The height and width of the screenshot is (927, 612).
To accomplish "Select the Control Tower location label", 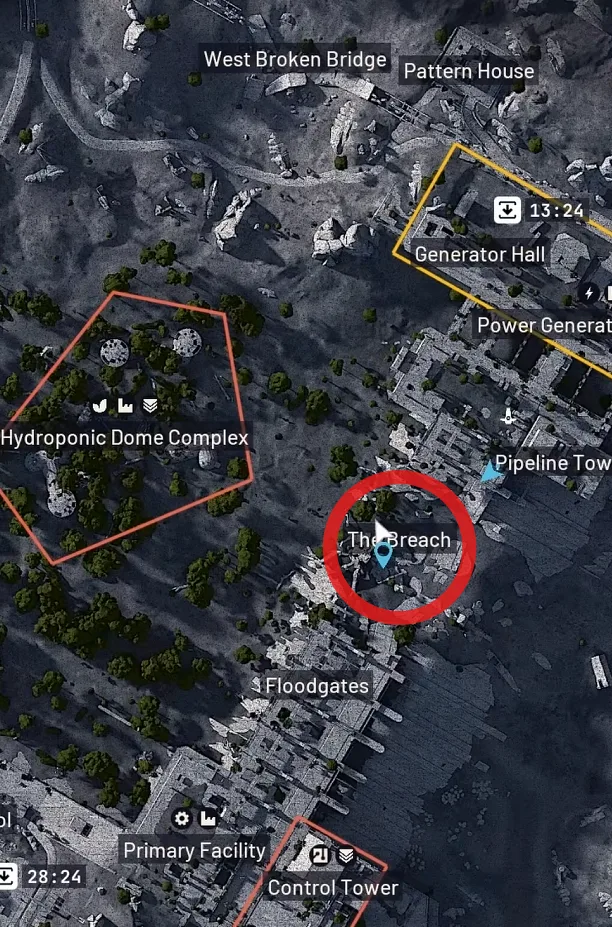I will 333,888.
